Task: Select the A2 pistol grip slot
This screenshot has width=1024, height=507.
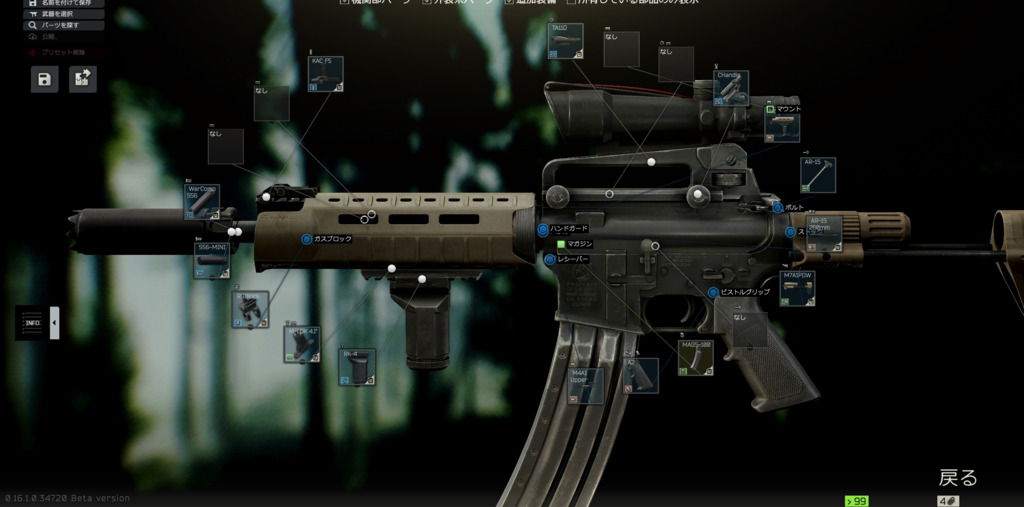Action: coord(641,376)
